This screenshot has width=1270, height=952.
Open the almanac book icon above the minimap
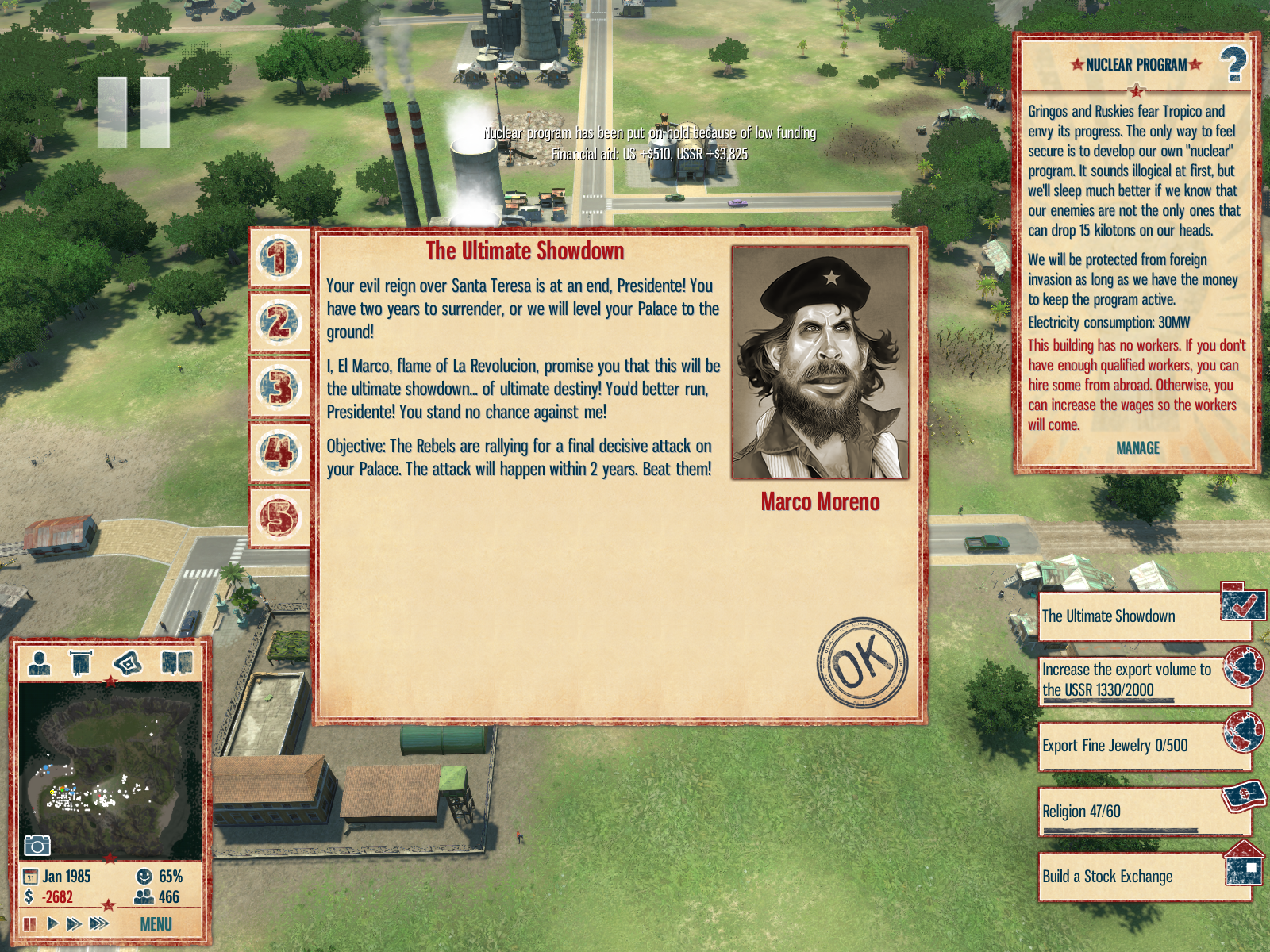tap(177, 662)
